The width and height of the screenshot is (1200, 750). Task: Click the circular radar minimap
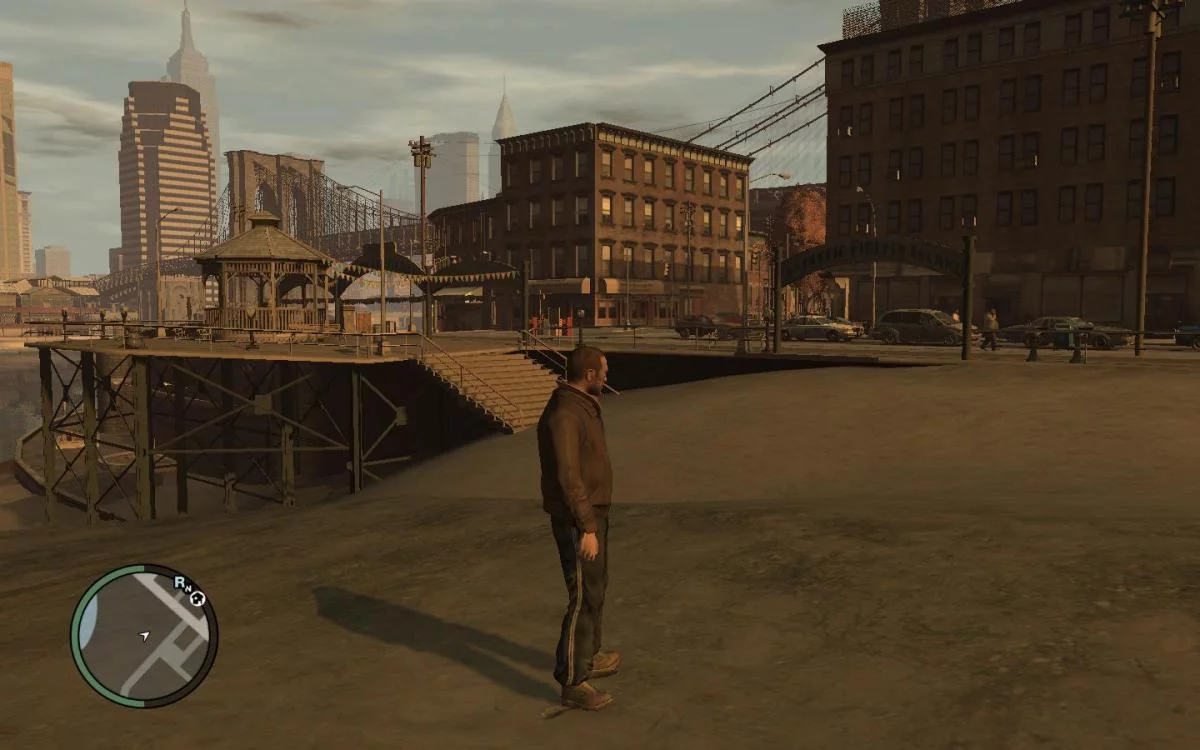pos(144,636)
